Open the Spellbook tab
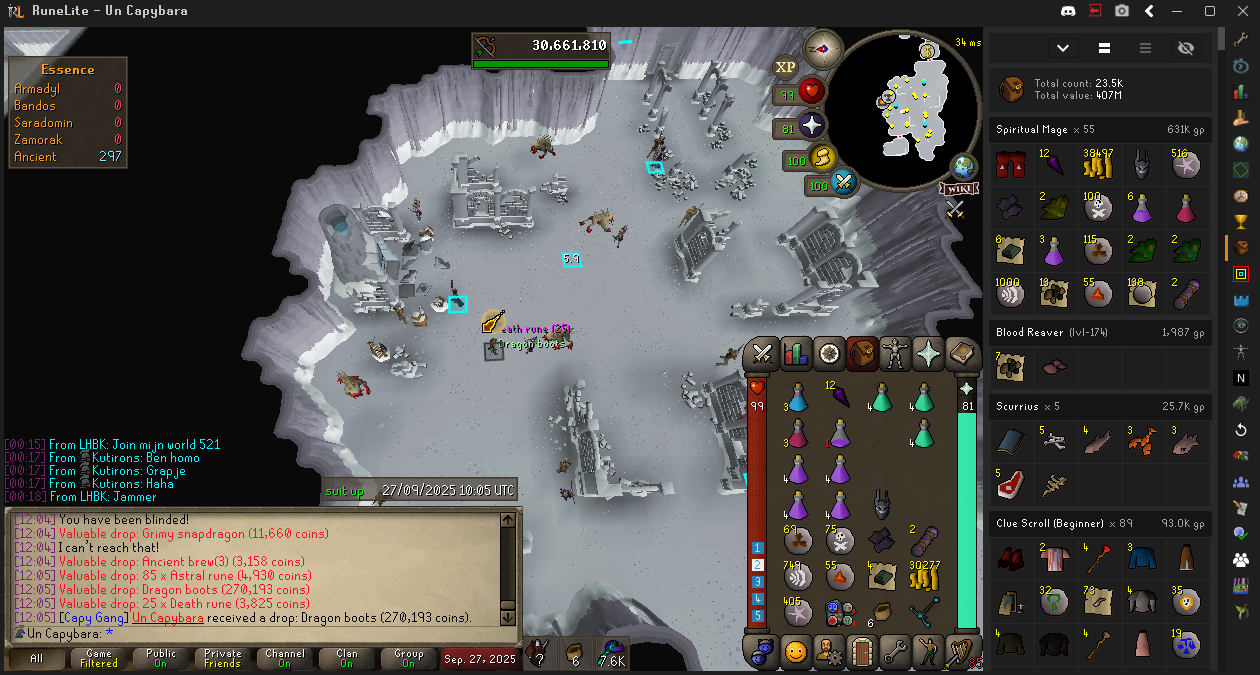1260x675 pixels. (962, 353)
